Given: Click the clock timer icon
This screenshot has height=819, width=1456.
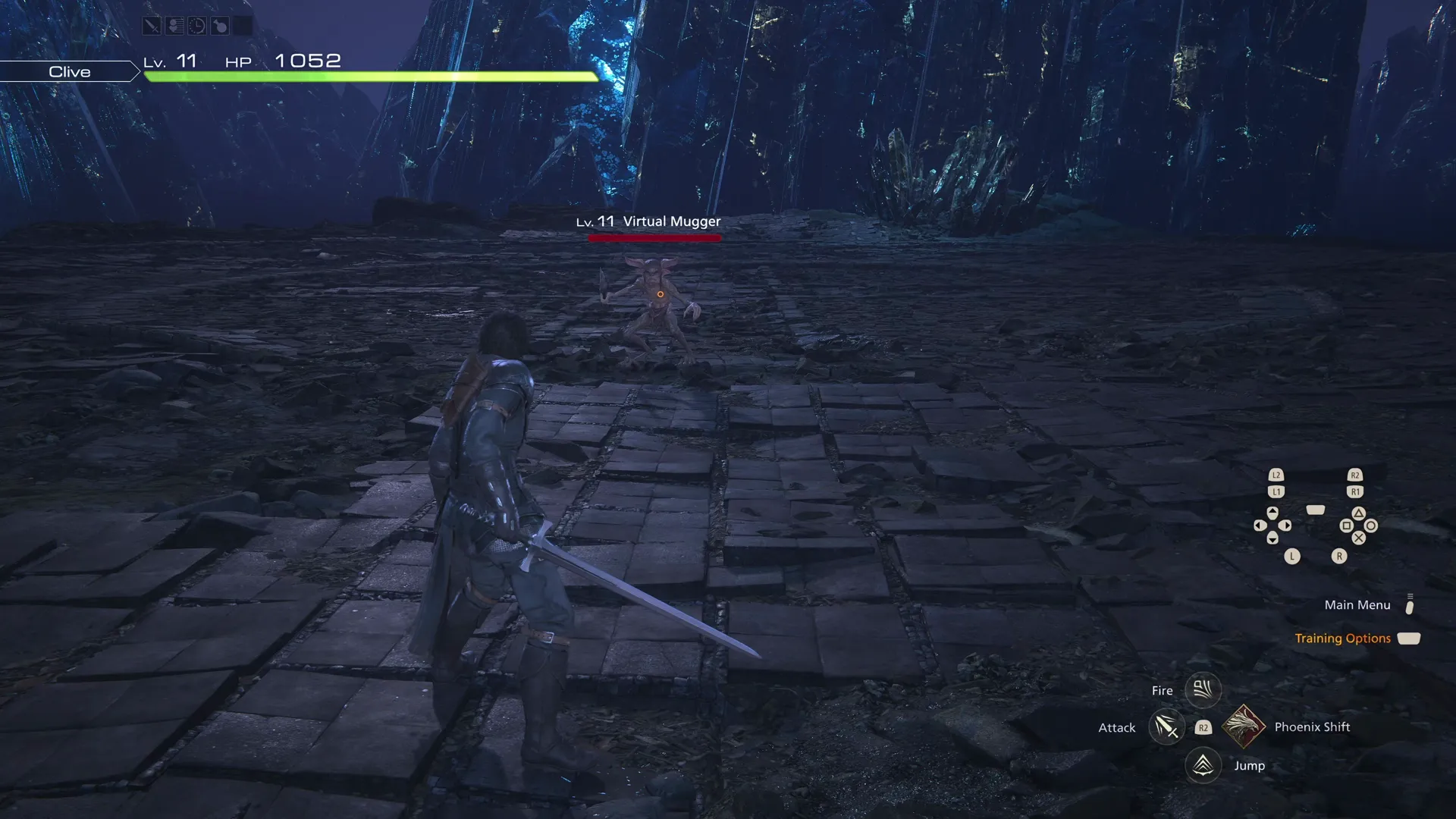Looking at the screenshot, I should pos(197,25).
